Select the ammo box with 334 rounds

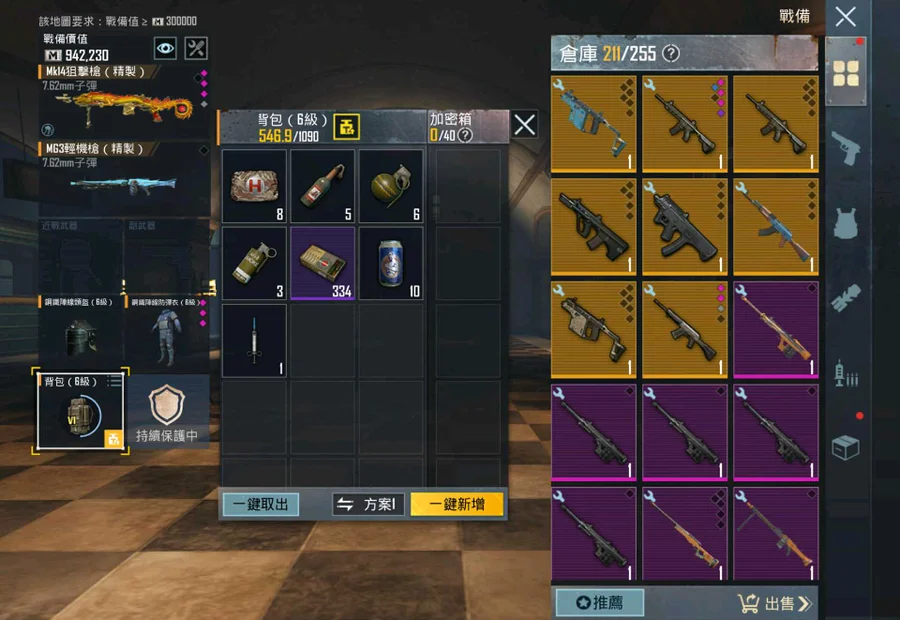coord(323,263)
